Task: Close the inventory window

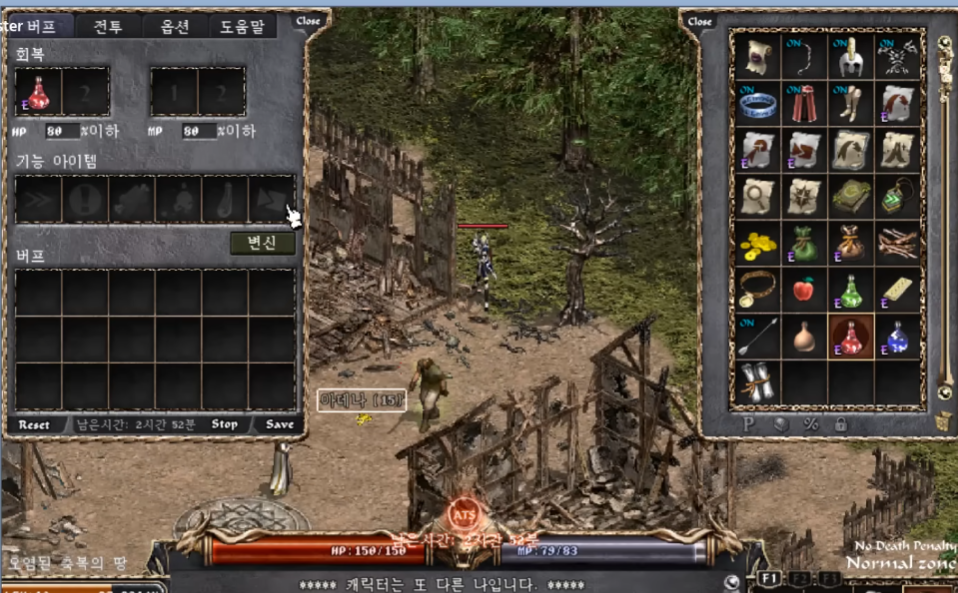Action: tap(700, 21)
